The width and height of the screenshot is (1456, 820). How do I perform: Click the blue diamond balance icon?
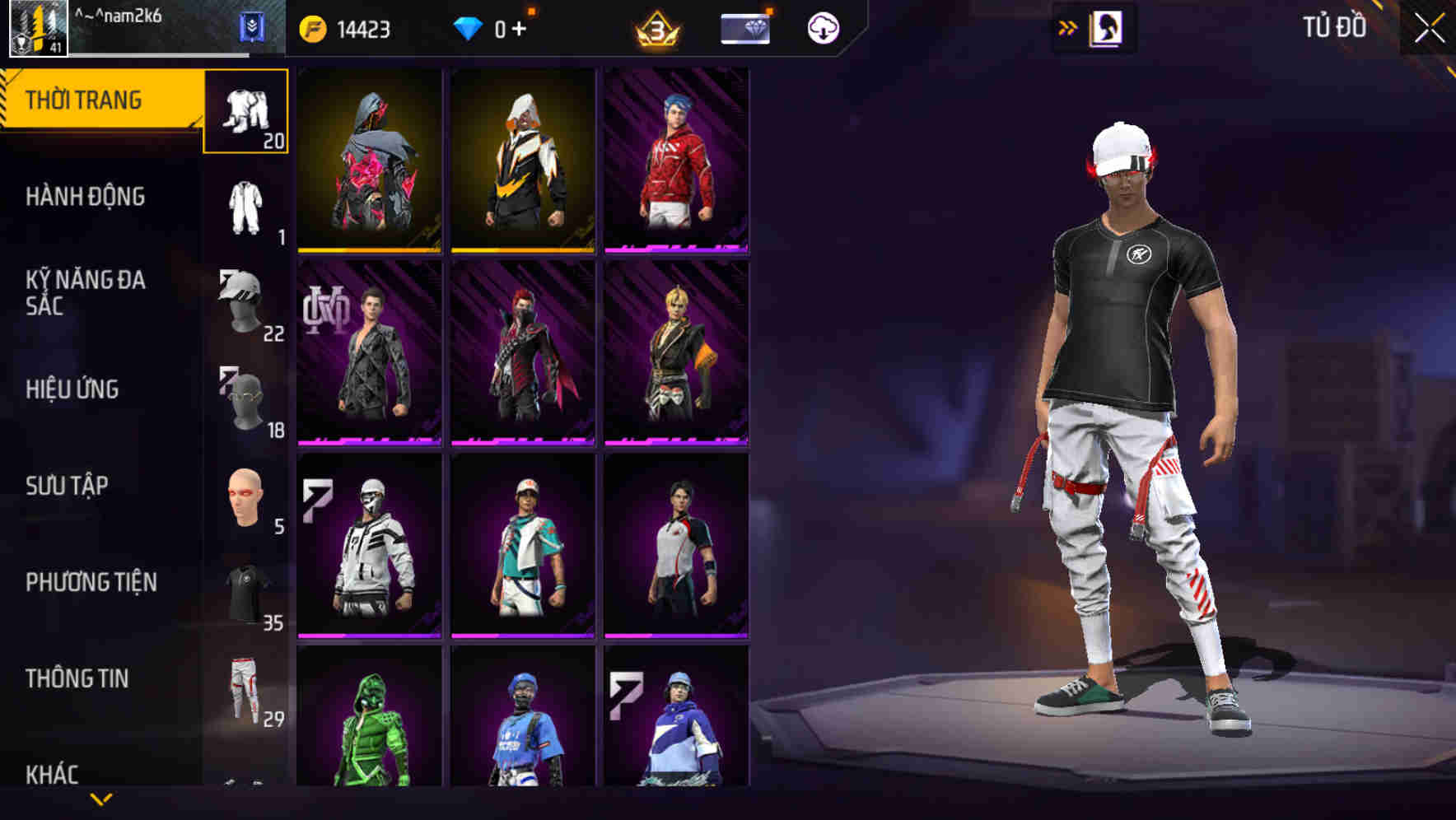coord(470,27)
